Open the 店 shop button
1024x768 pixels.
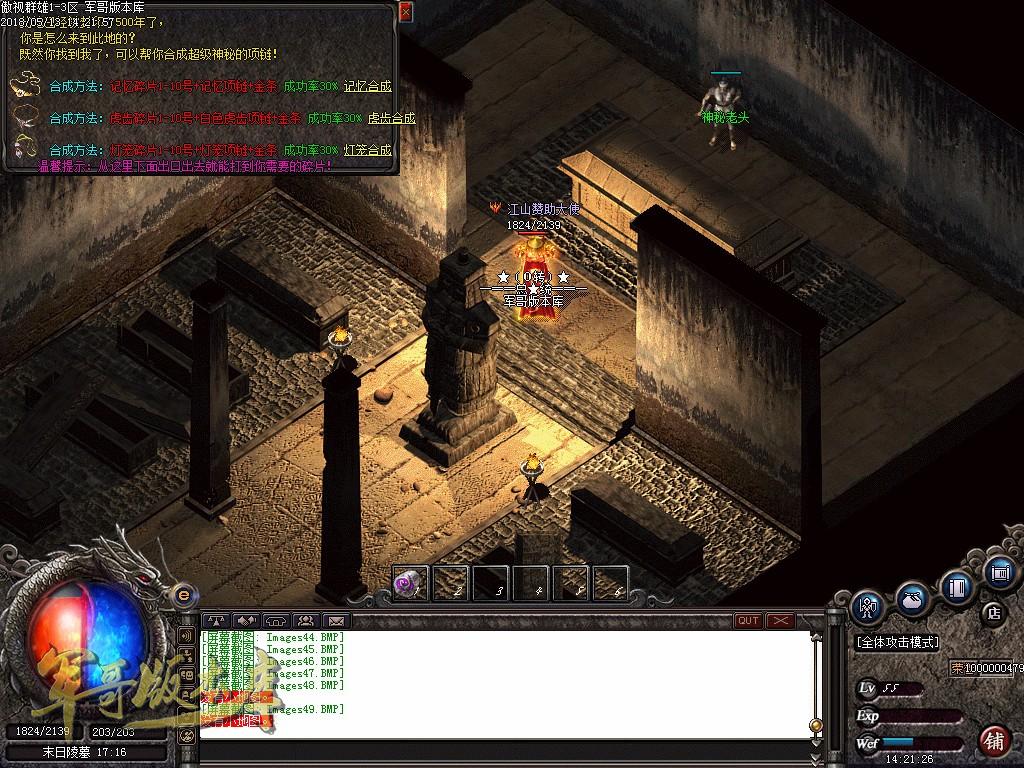click(993, 612)
